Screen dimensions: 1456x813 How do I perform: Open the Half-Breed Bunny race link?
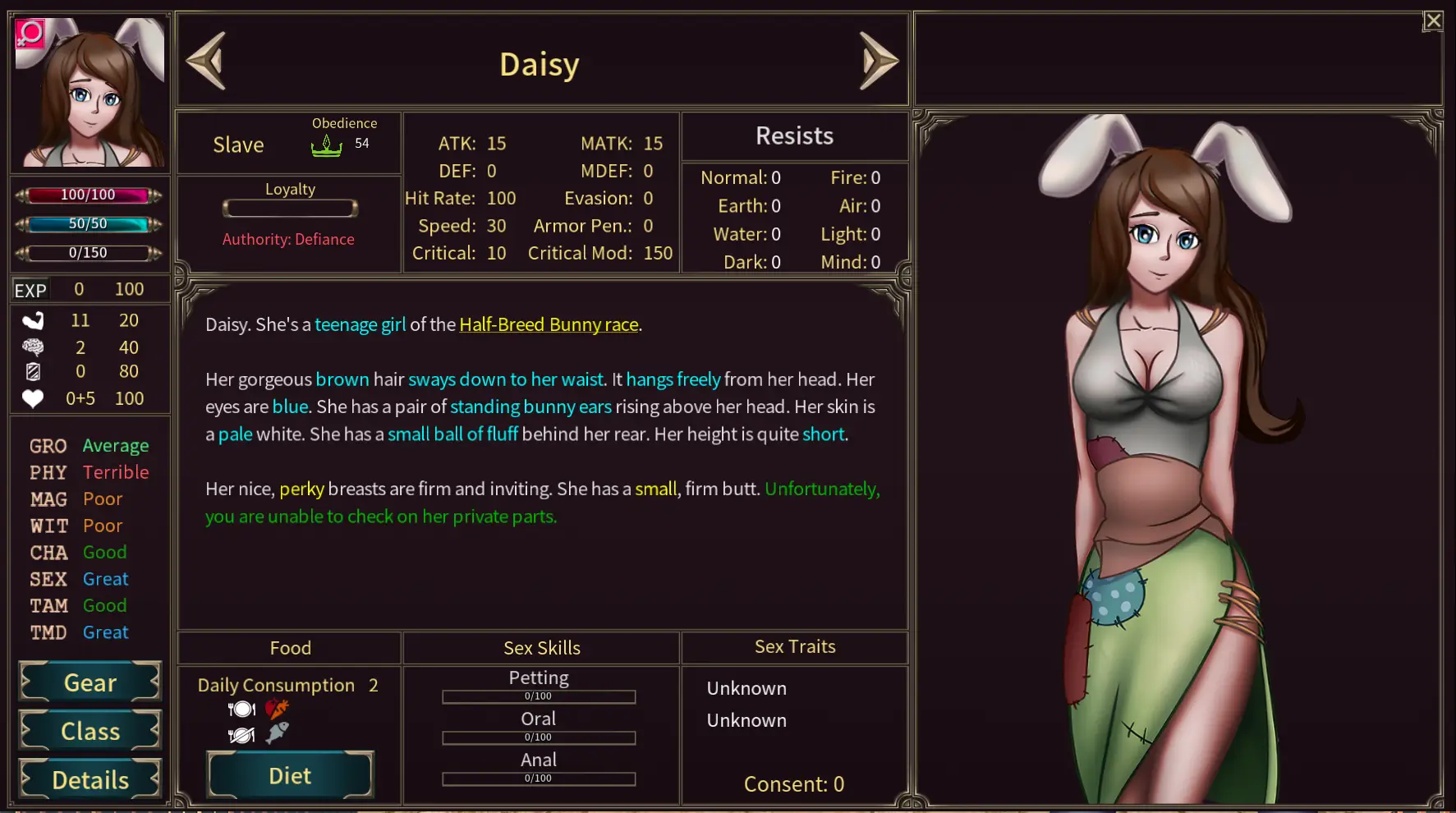click(548, 324)
